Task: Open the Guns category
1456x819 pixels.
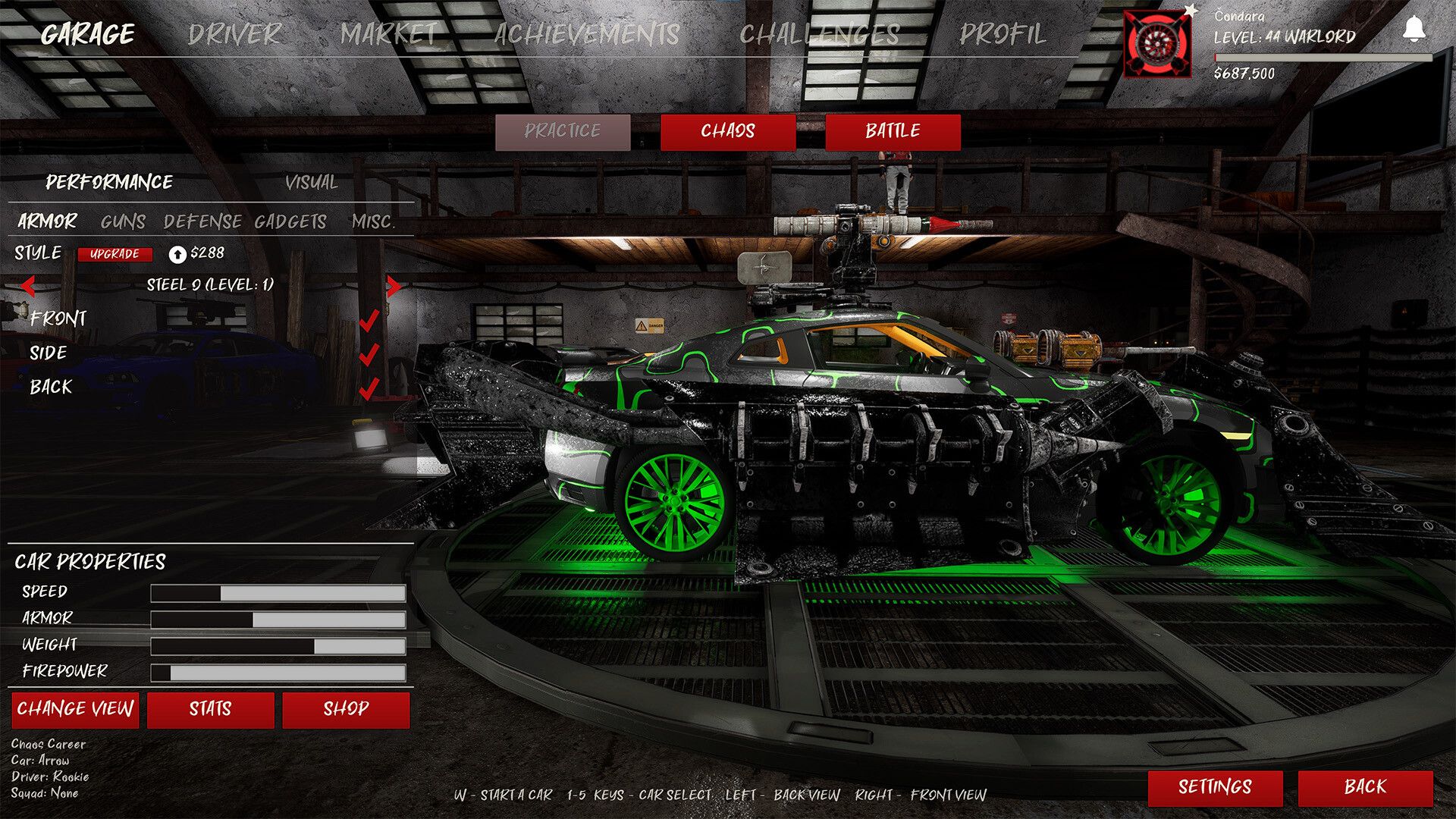Action: [123, 221]
